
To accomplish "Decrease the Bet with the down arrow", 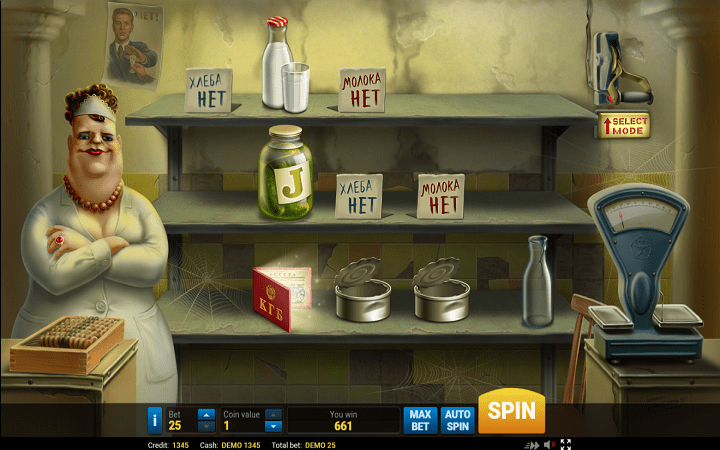I will [206, 426].
